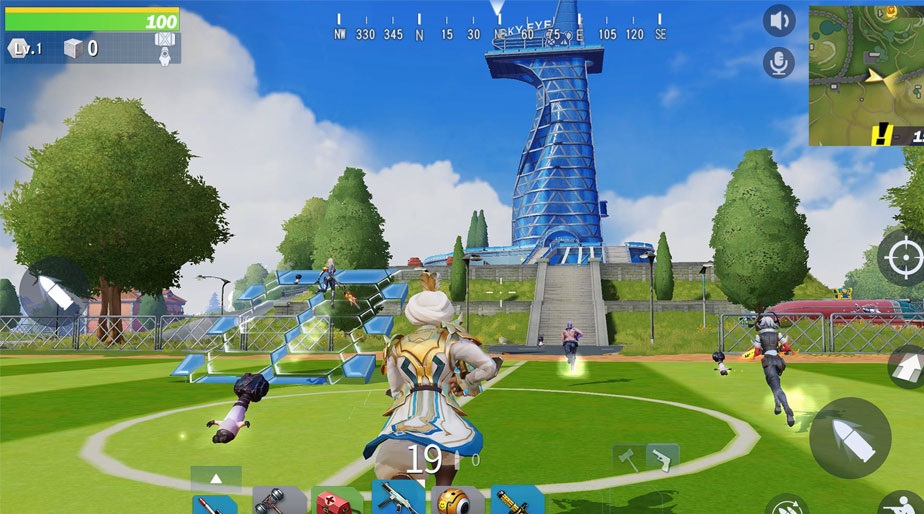The image size is (924, 514).
Task: Open the minimap
Action: pyautogui.click(x=866, y=73)
